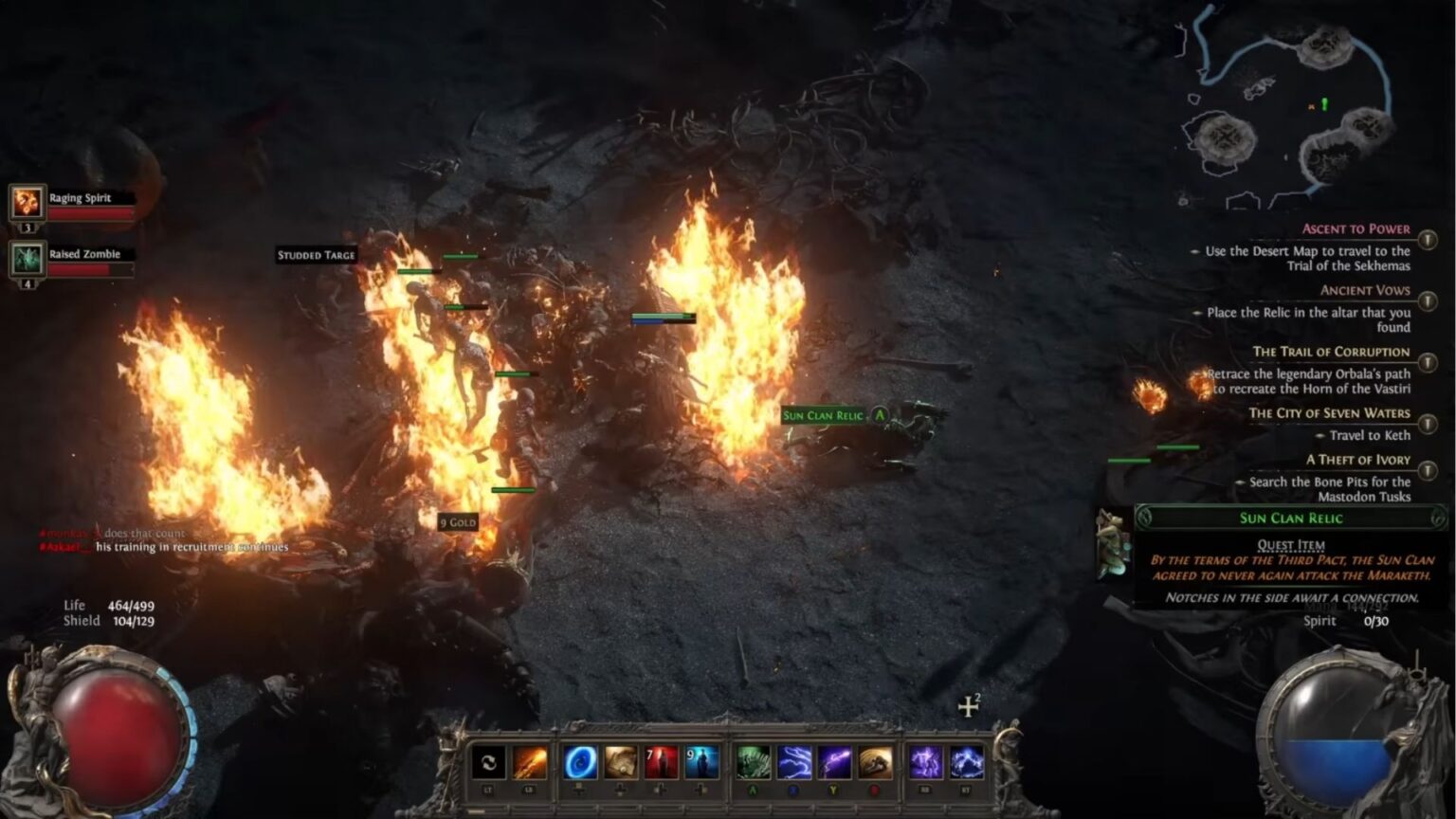This screenshot has width=1456, height=819.
Task: Expand The City of Seven Waters quest entry
Action: click(x=1427, y=424)
